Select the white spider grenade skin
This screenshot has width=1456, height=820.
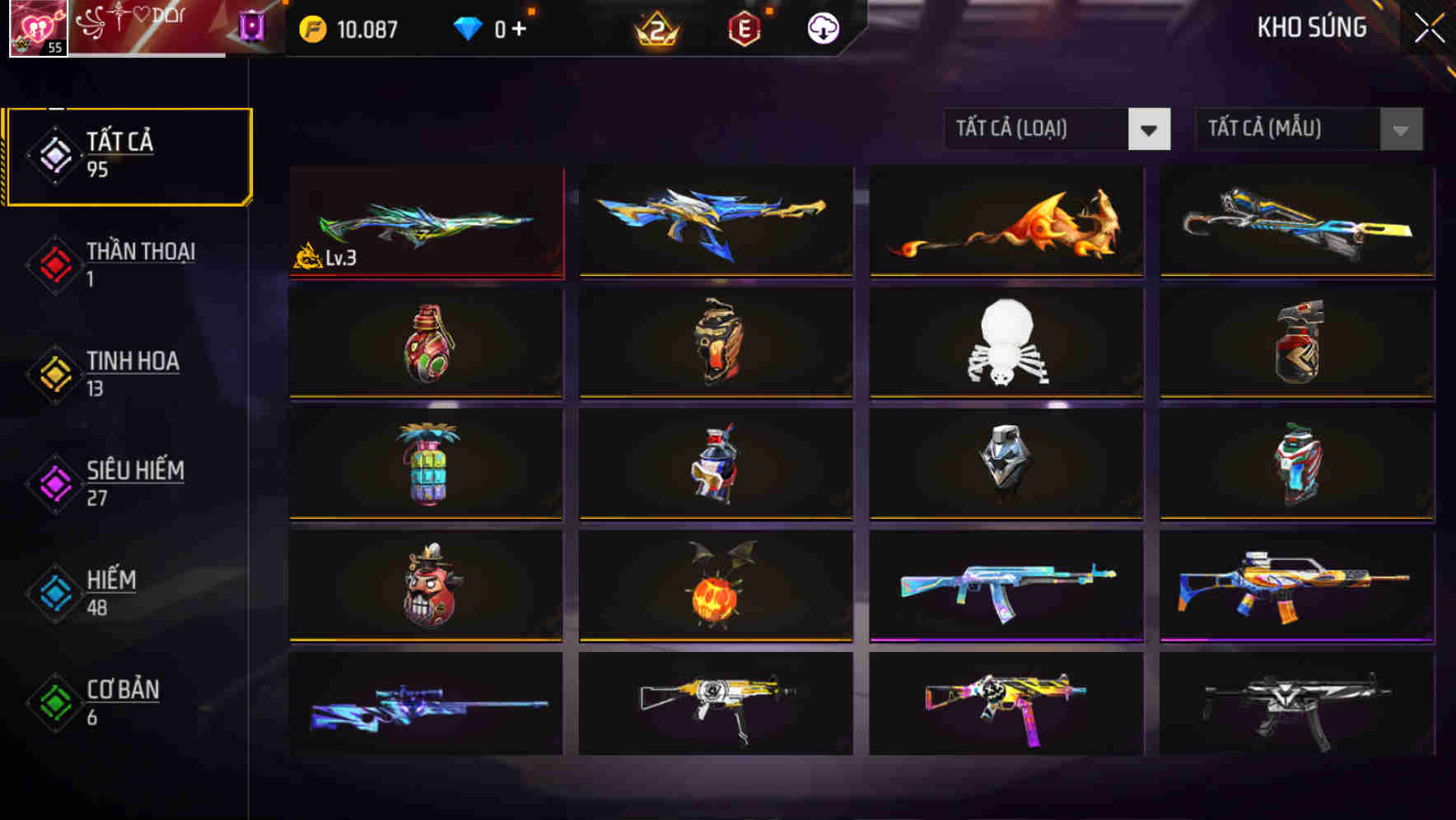point(1005,344)
